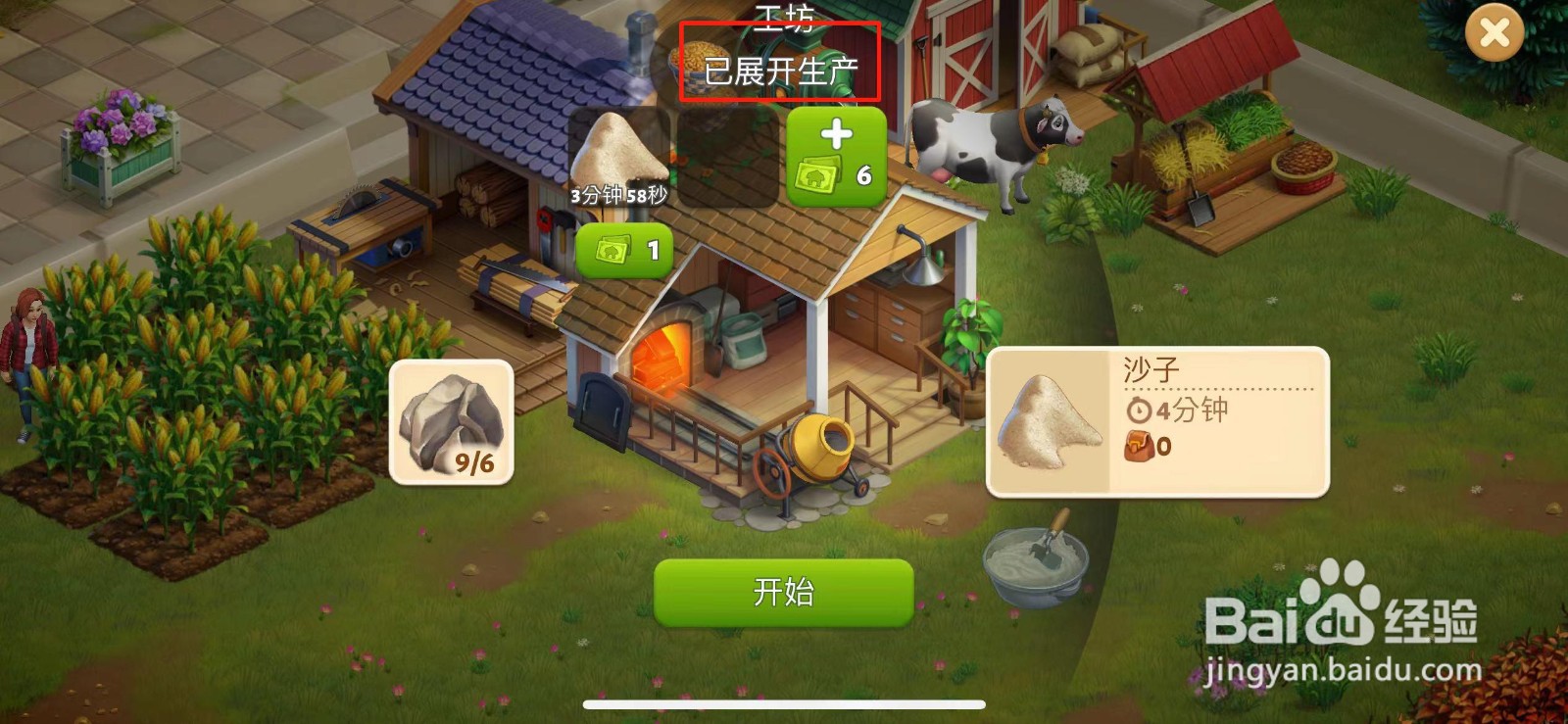Click the orange bag icon showing 0
The width and height of the screenshot is (1568, 724).
point(1139,448)
